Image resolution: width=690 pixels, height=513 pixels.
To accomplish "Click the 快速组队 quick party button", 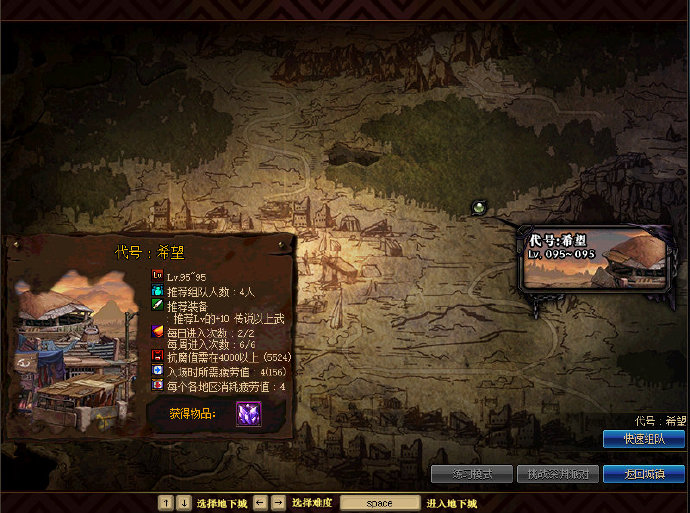I will [643, 439].
